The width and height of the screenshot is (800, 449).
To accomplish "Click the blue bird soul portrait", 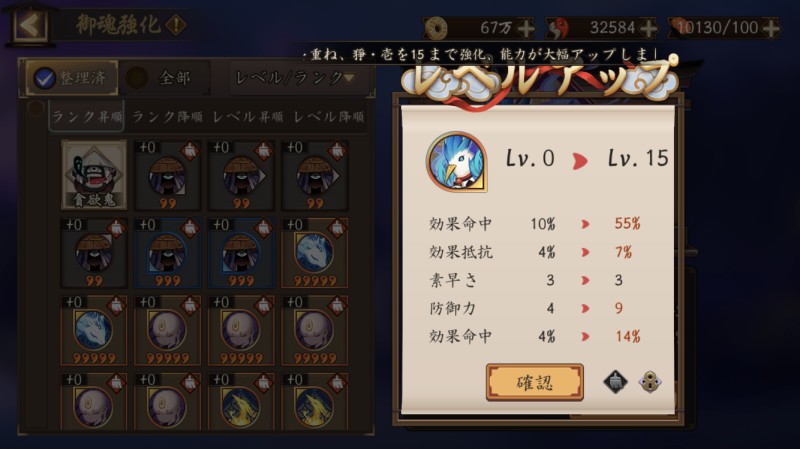I will coord(457,160).
